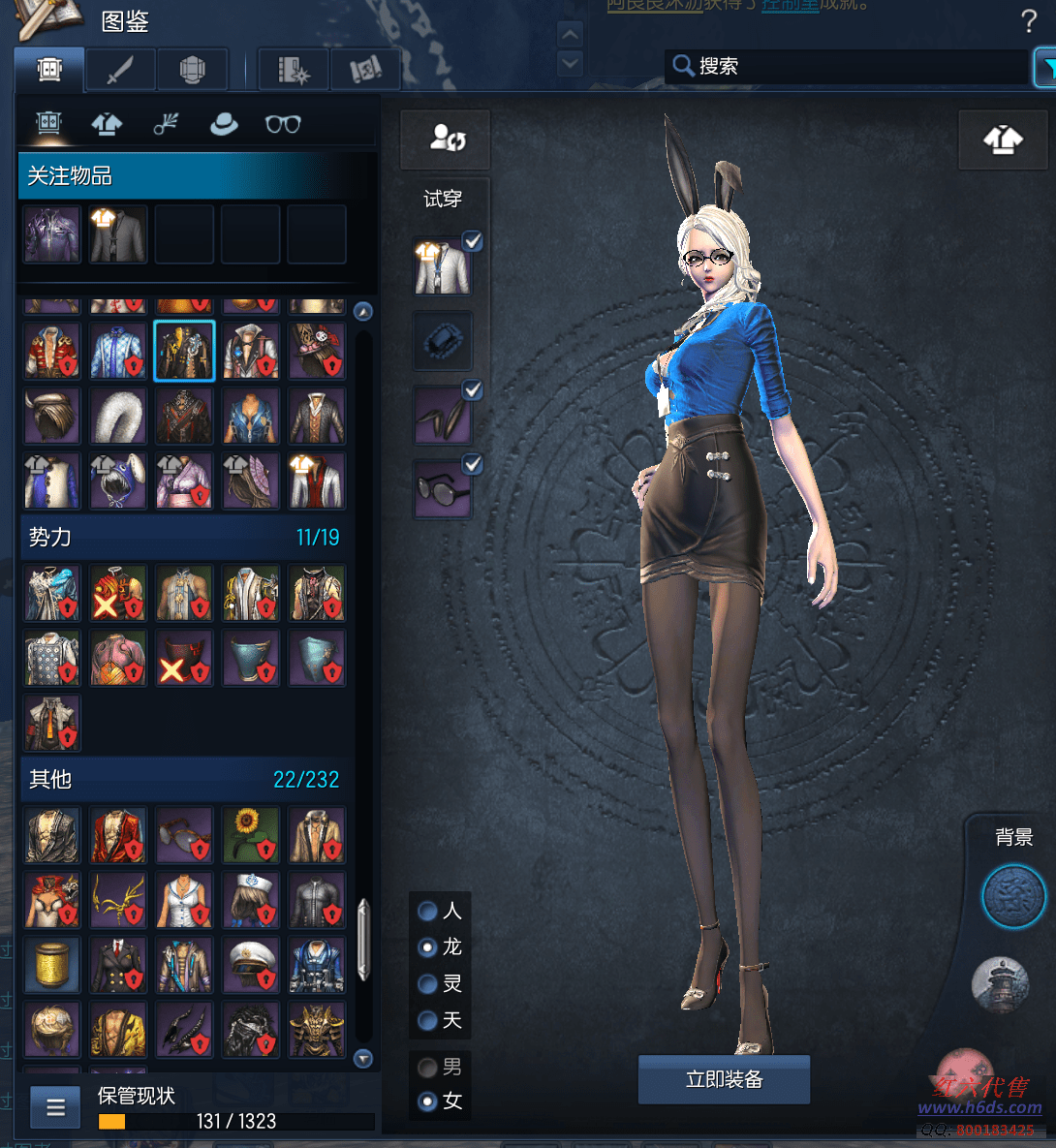
Task: Click the costume list scroll-down arrow
Action: tap(363, 1059)
